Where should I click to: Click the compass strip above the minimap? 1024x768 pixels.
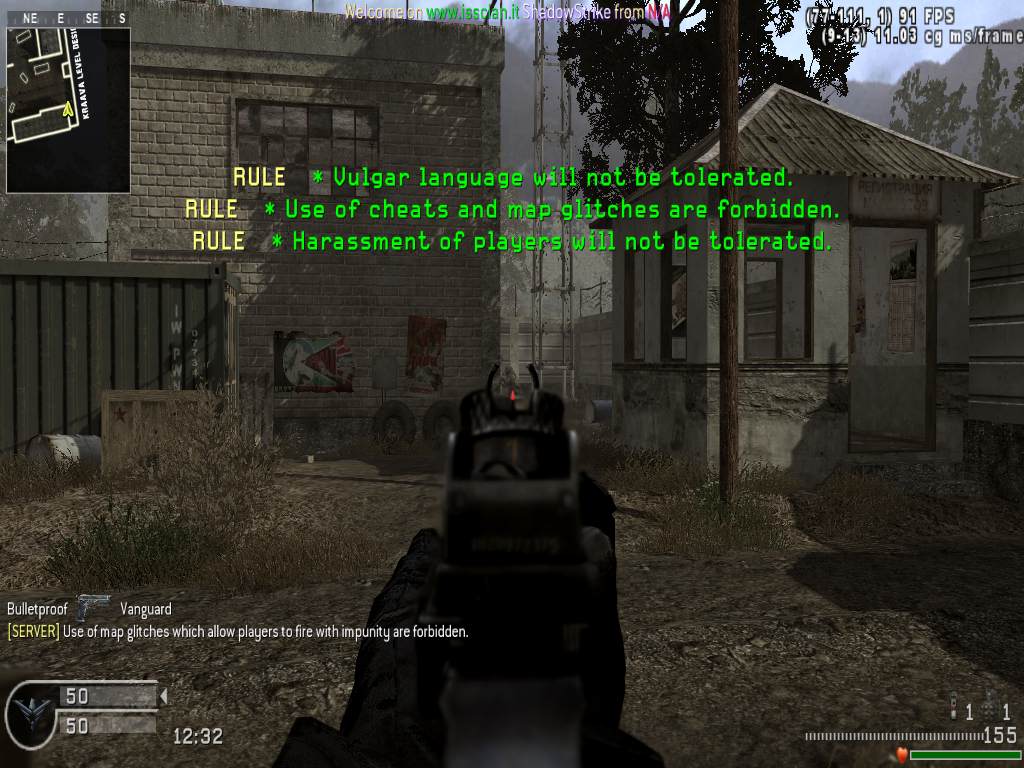click(68, 18)
